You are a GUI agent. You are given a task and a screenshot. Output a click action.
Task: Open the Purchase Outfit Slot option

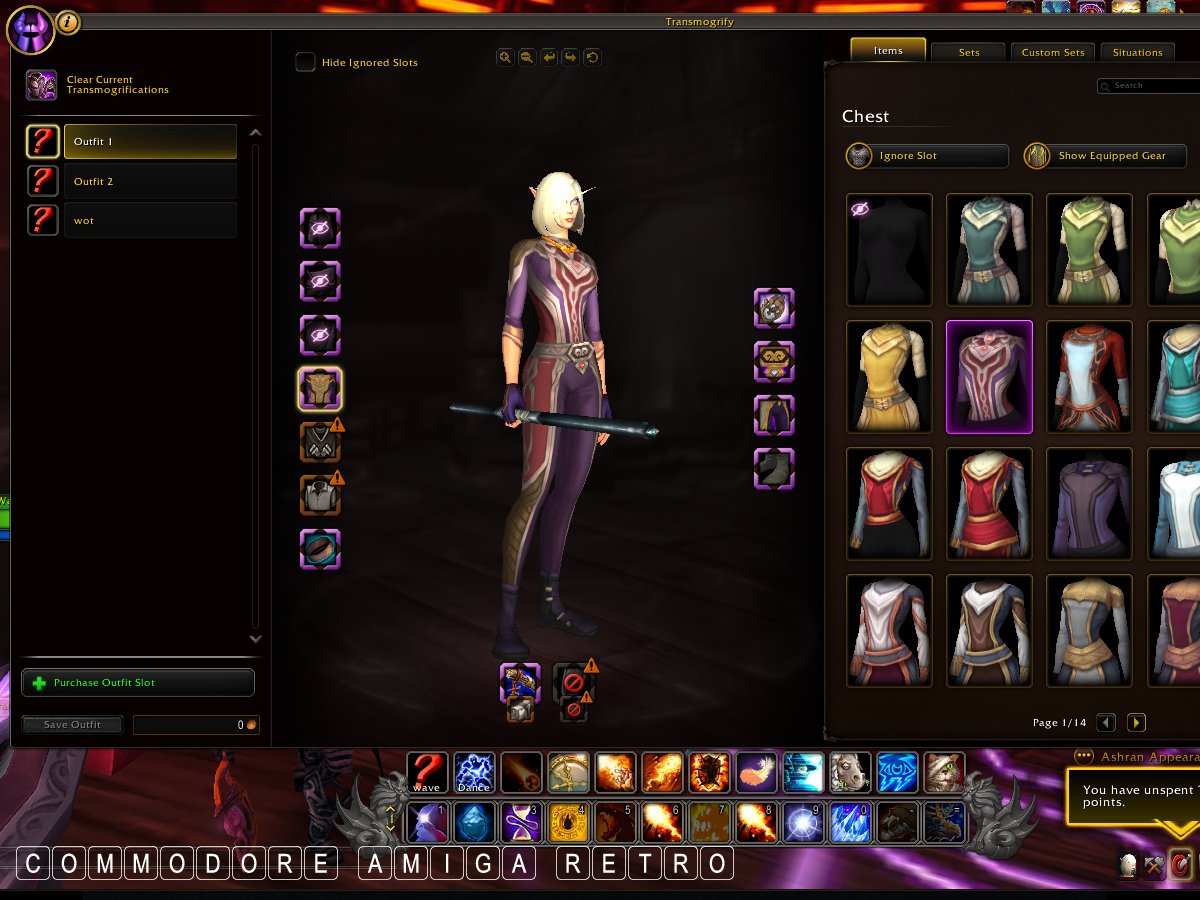[x=138, y=683]
